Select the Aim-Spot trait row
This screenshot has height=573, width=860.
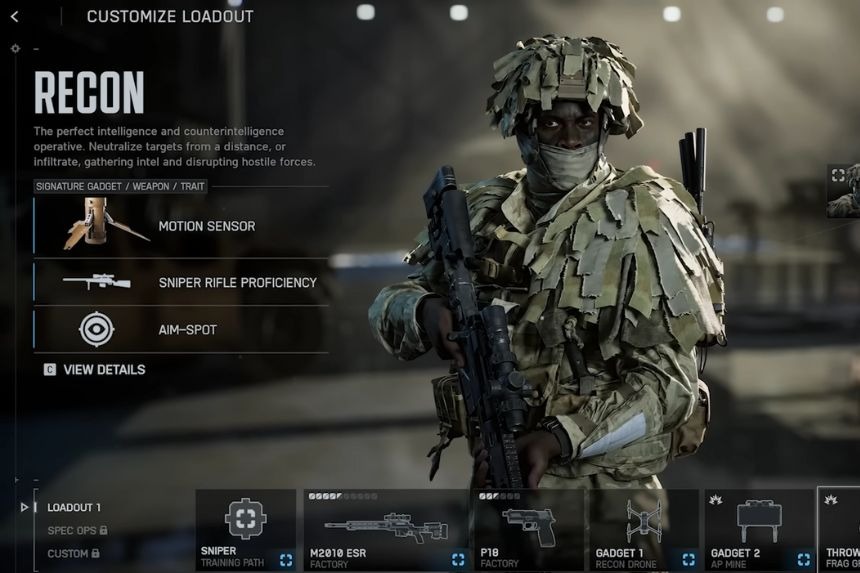coord(181,330)
